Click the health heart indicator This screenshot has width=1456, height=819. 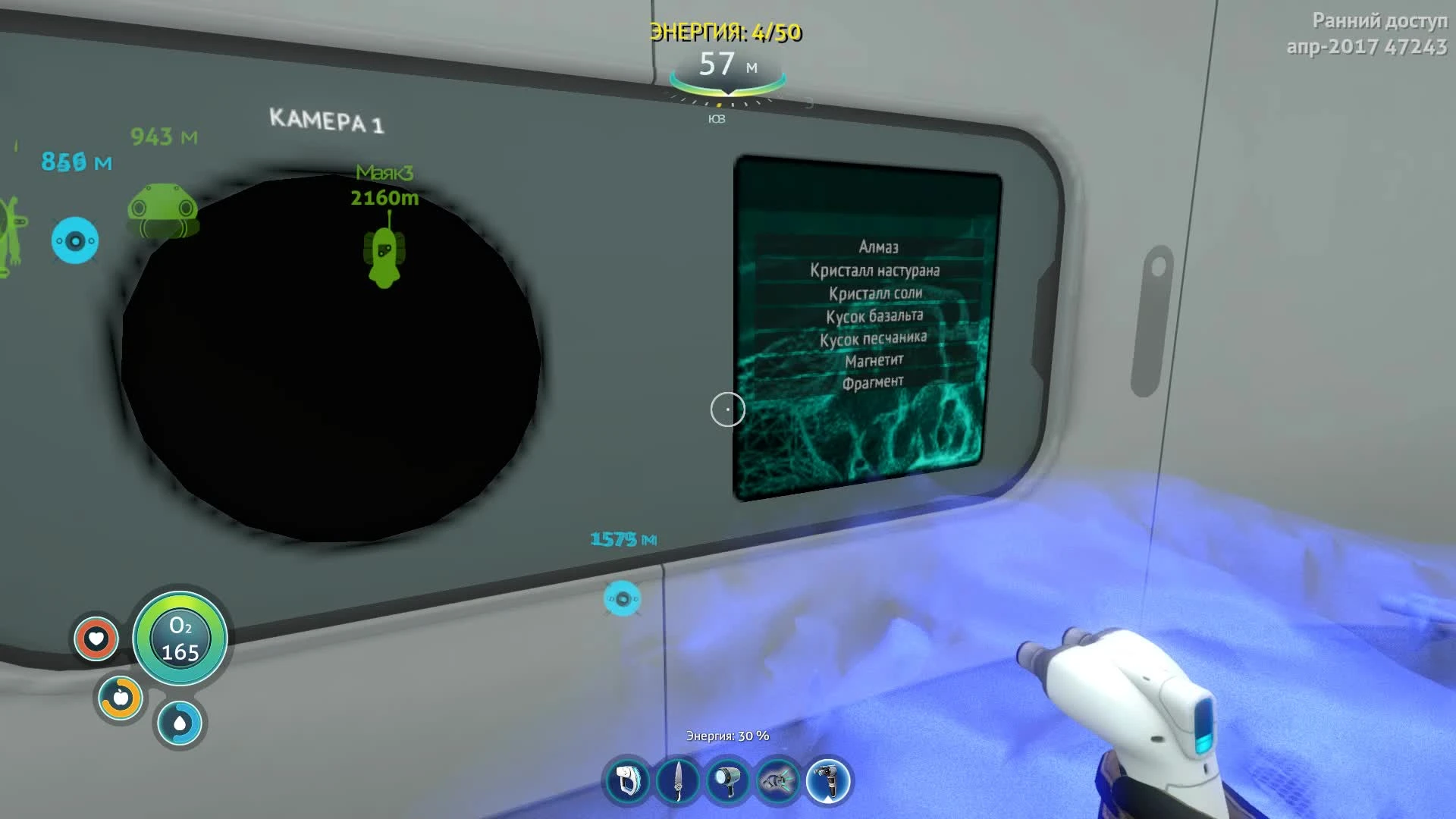pyautogui.click(x=97, y=639)
